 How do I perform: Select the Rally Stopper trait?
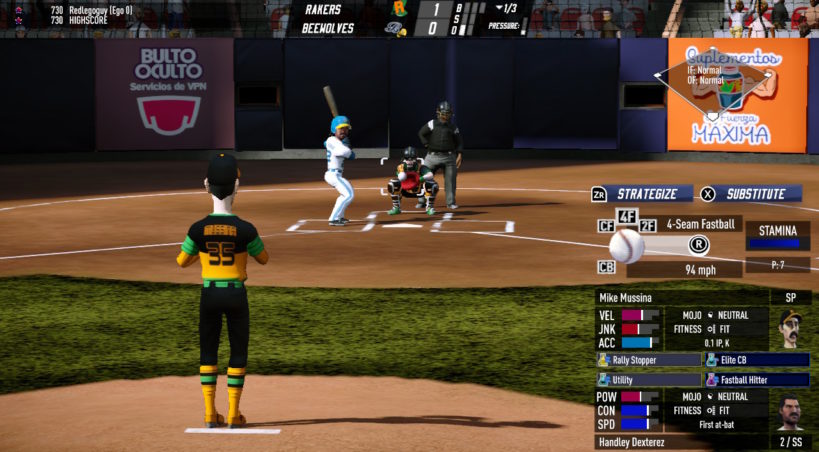(x=649, y=360)
